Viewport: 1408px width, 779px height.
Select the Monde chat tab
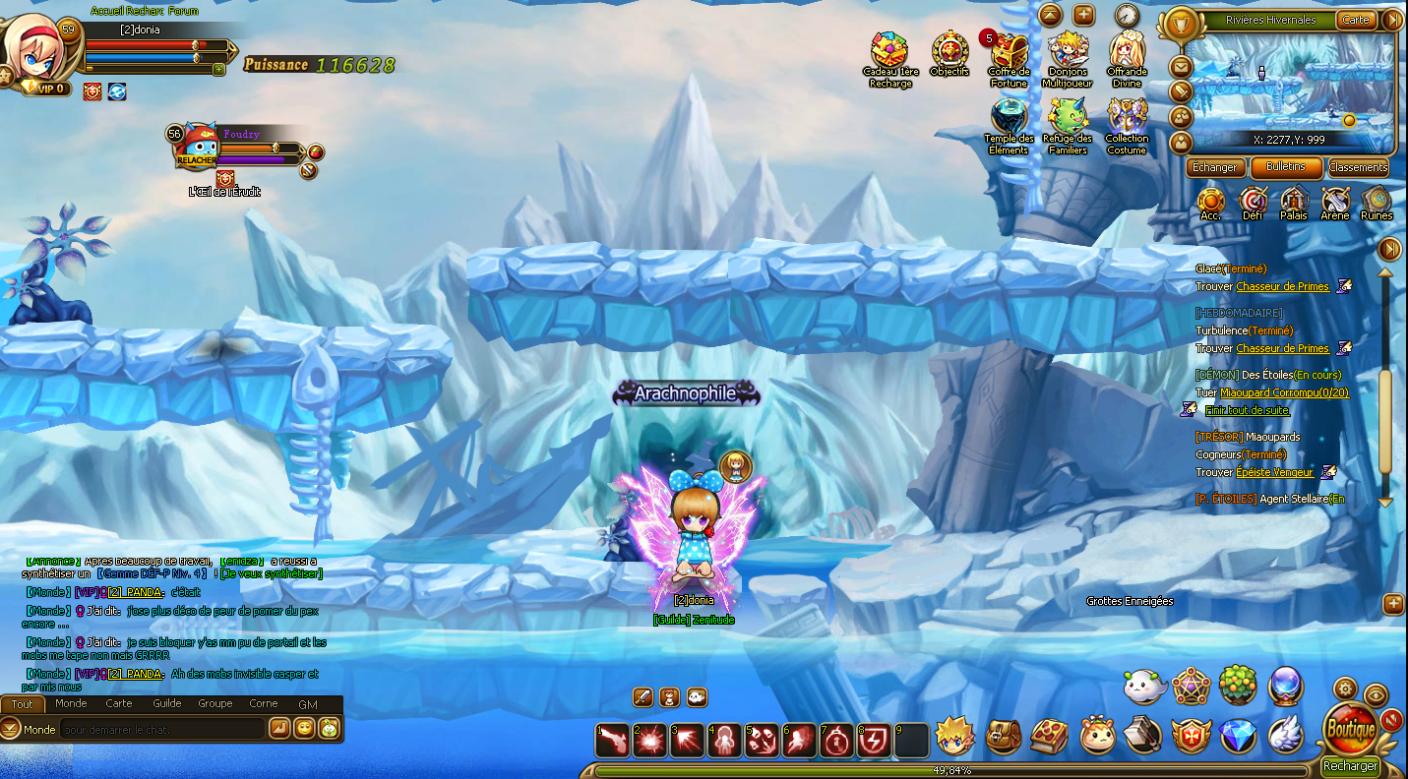pos(71,704)
